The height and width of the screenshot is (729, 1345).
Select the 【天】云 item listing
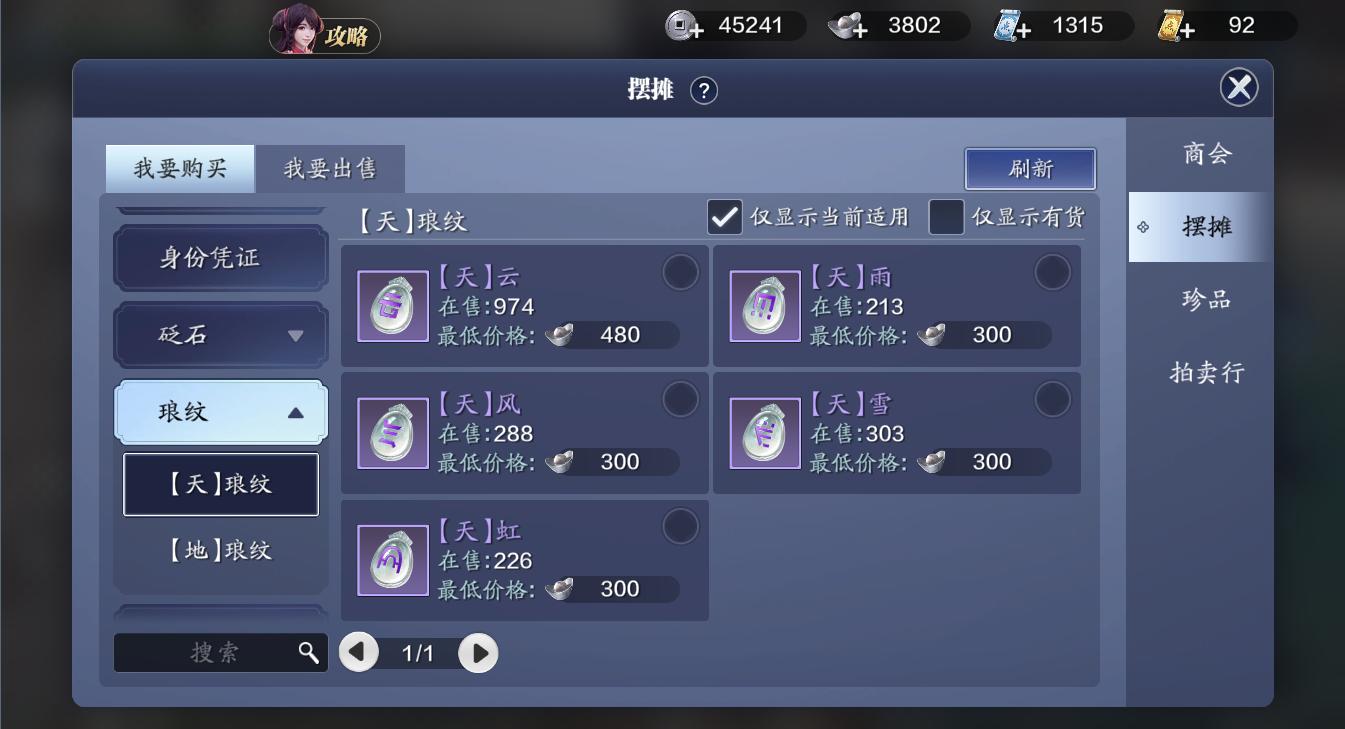[524, 306]
